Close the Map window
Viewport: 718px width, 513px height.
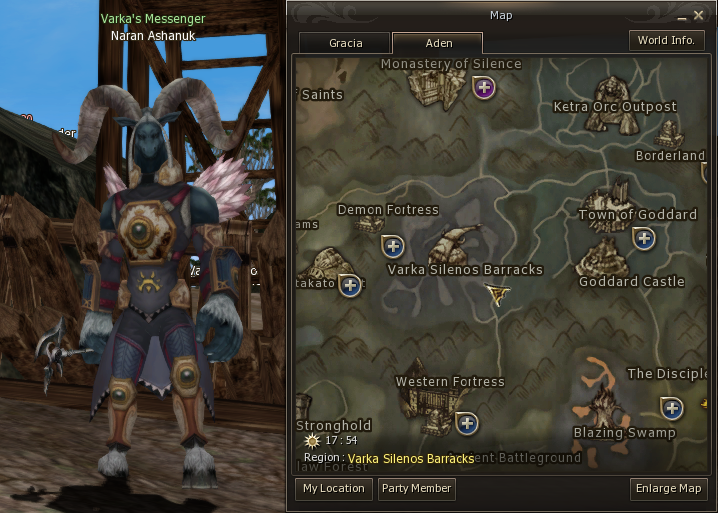coord(698,15)
